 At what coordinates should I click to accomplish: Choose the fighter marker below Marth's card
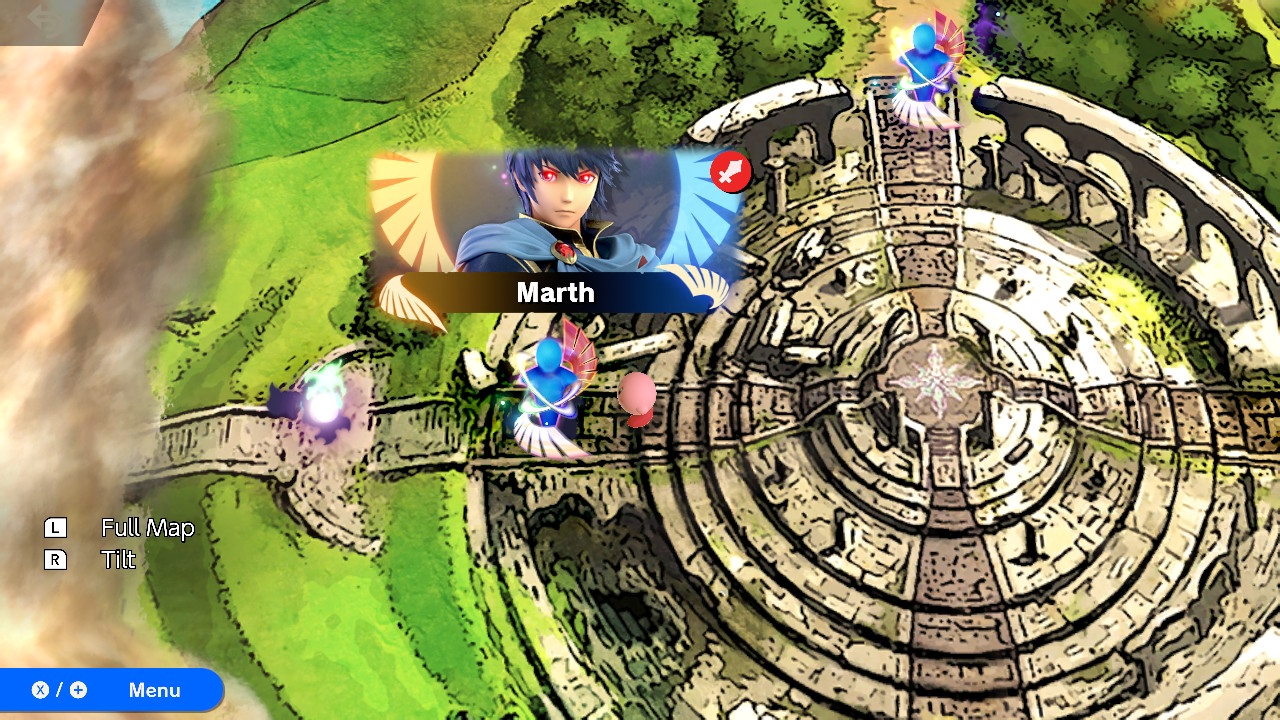pyautogui.click(x=551, y=393)
